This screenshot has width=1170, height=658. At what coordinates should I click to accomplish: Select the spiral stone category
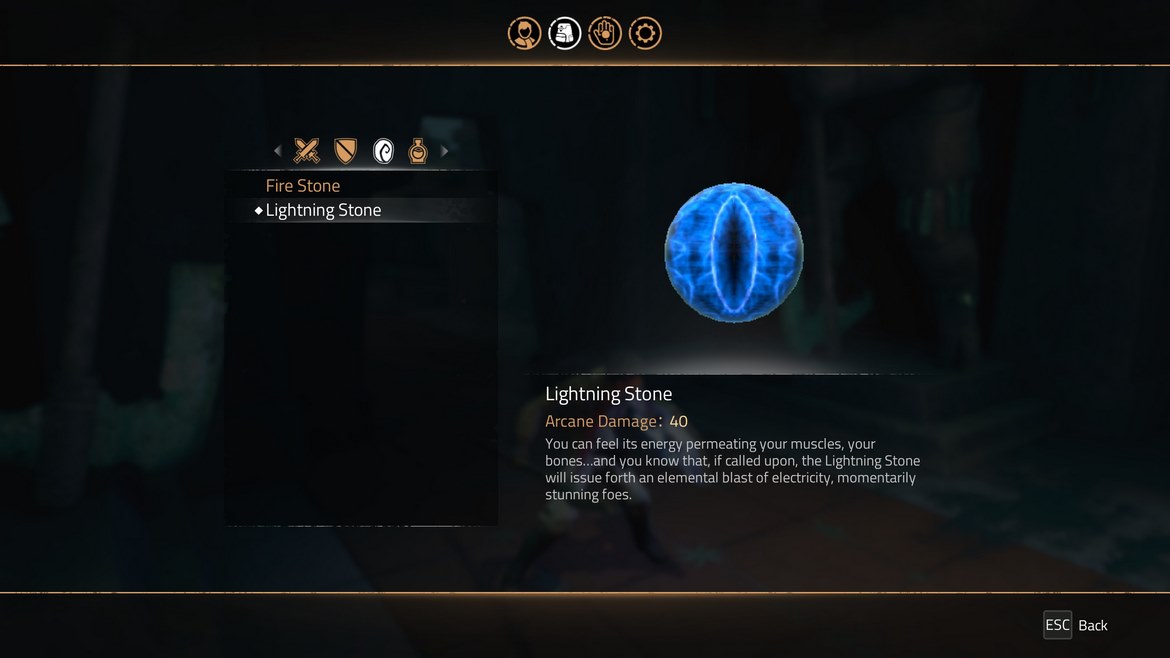(383, 151)
